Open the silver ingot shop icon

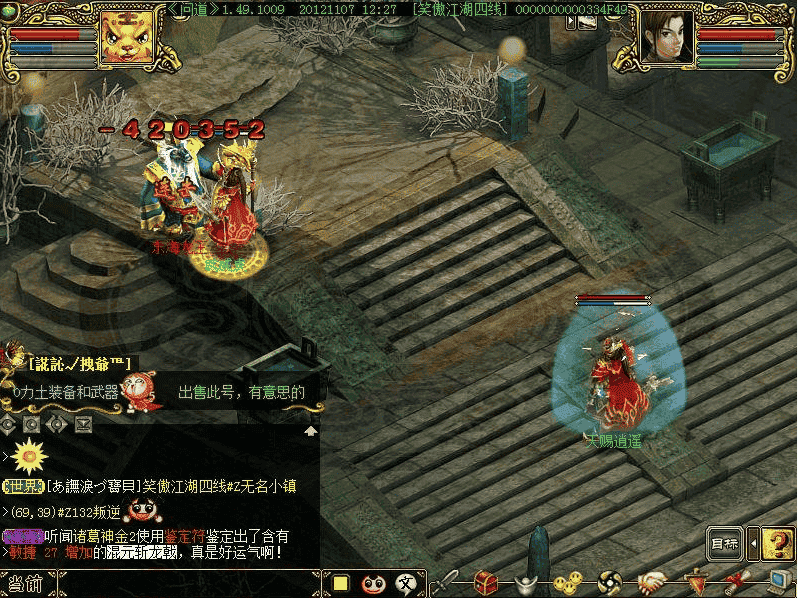(x=526, y=582)
